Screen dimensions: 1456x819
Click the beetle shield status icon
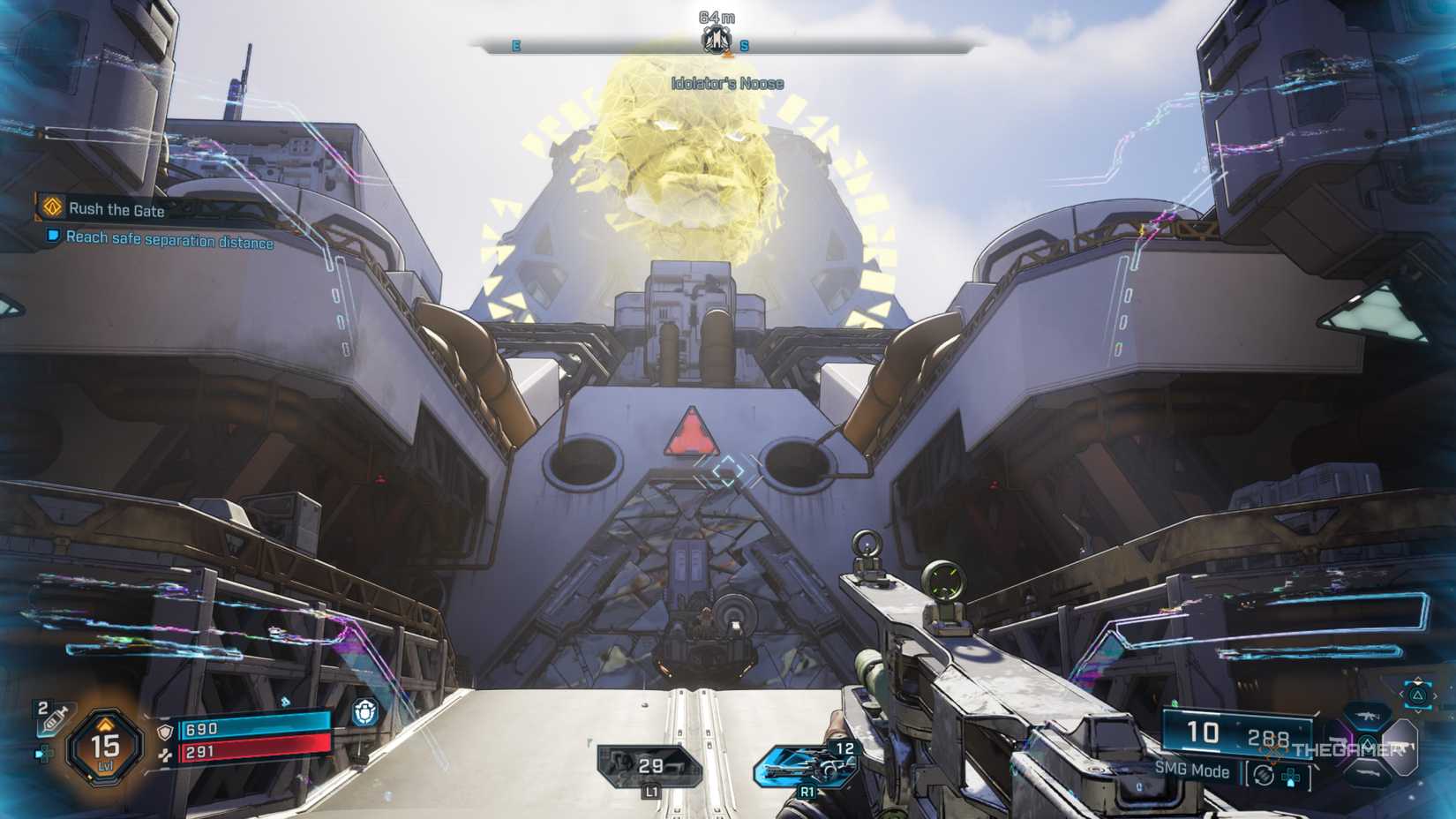tap(365, 712)
